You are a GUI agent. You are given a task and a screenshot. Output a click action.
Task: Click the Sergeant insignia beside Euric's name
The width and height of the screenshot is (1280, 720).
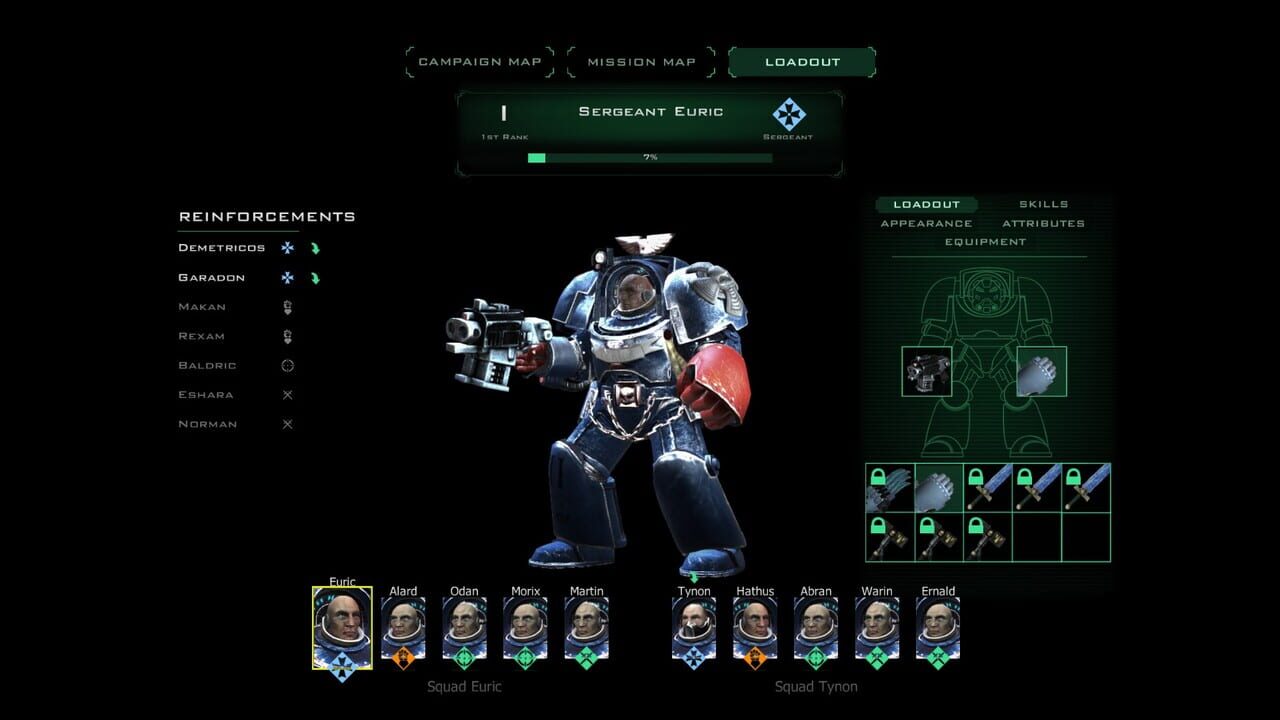789,113
